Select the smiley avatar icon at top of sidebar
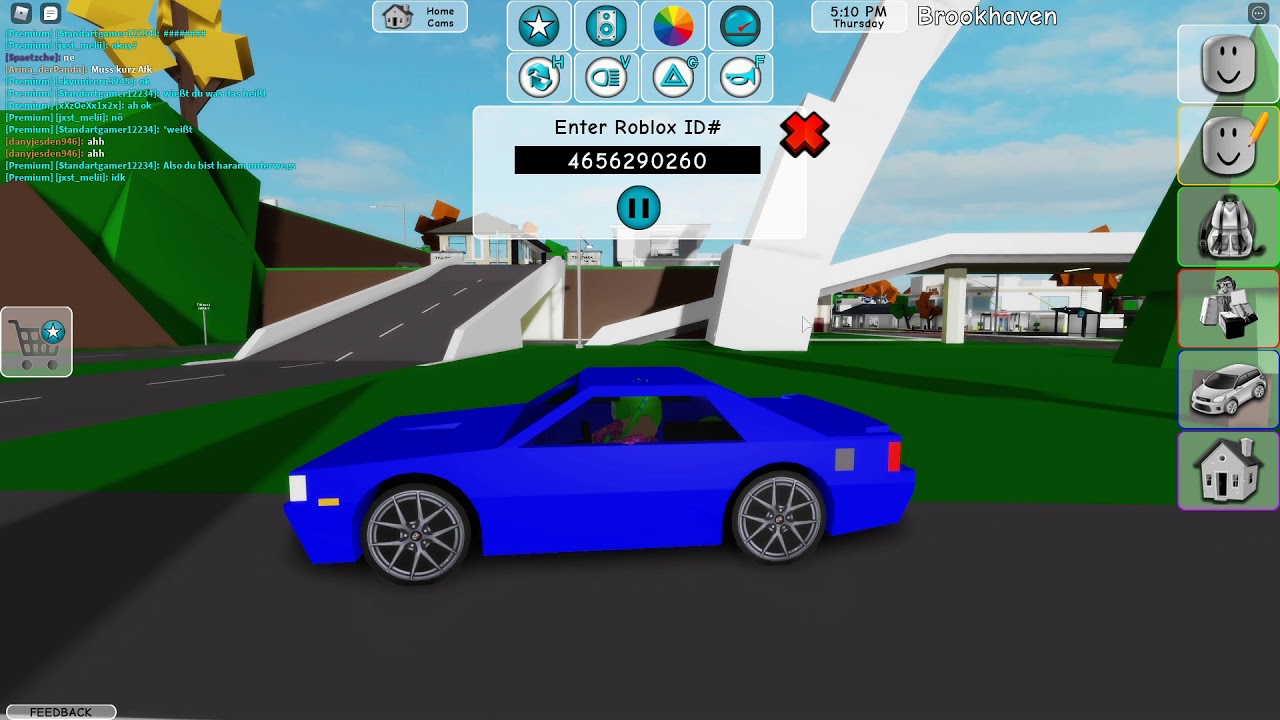1280x720 pixels. (x=1228, y=63)
